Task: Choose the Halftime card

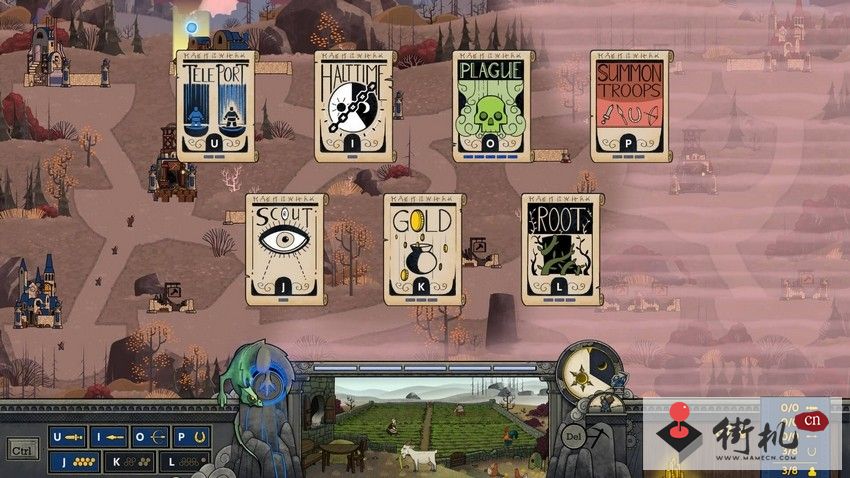Action: point(355,106)
